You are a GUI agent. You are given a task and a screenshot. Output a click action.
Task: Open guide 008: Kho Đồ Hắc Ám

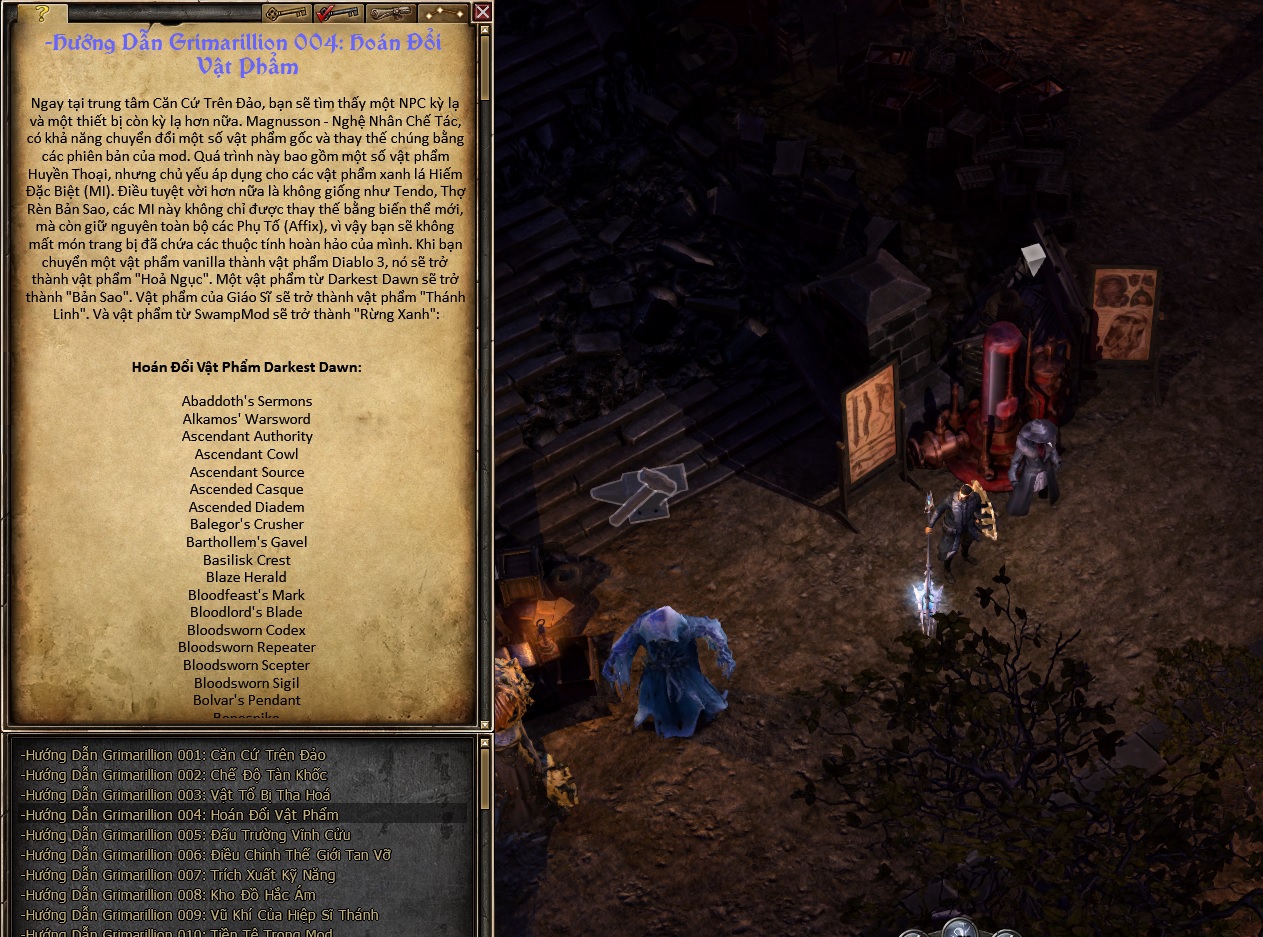168,895
